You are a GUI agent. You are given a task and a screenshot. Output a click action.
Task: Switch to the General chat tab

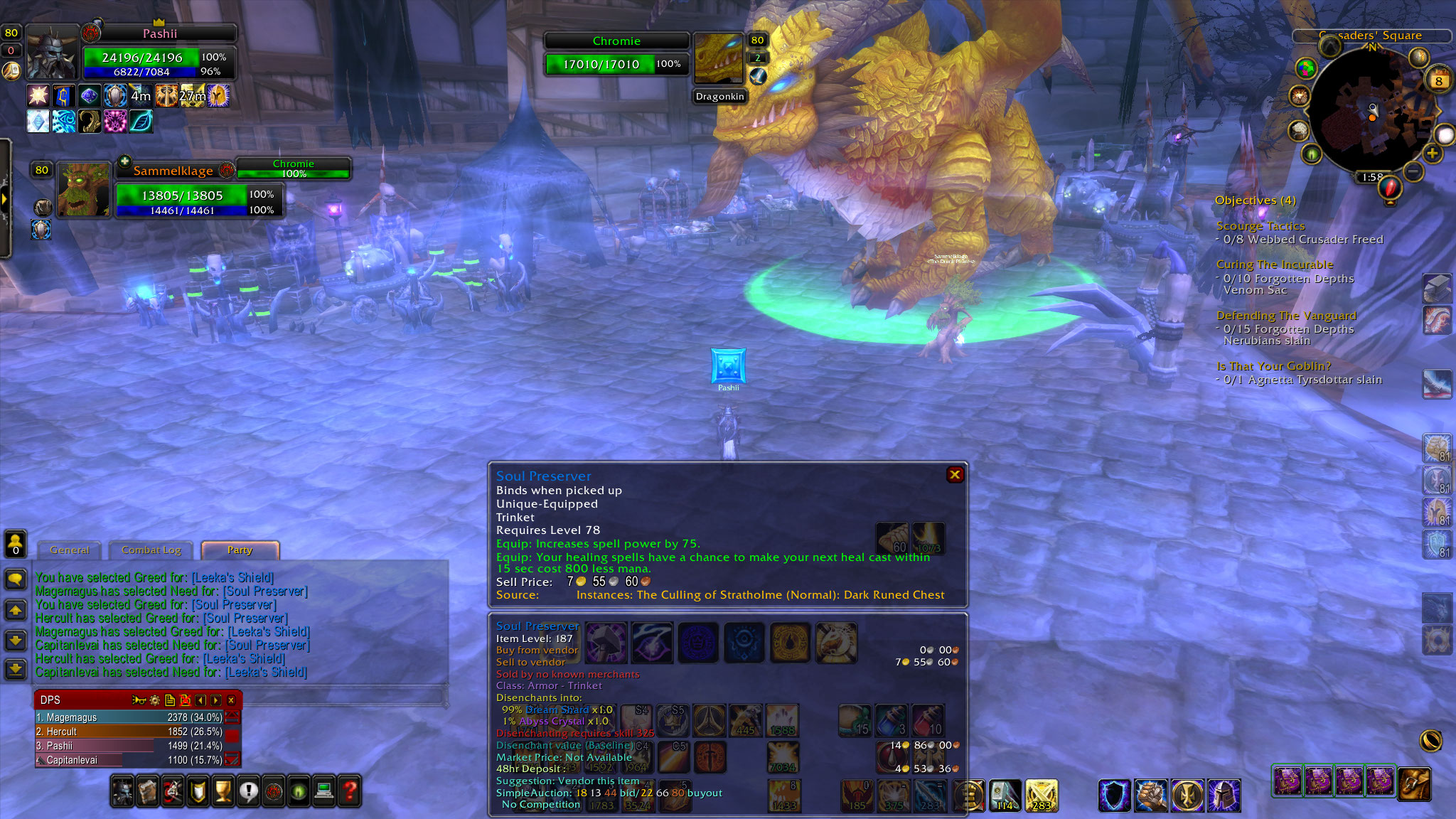(70, 550)
